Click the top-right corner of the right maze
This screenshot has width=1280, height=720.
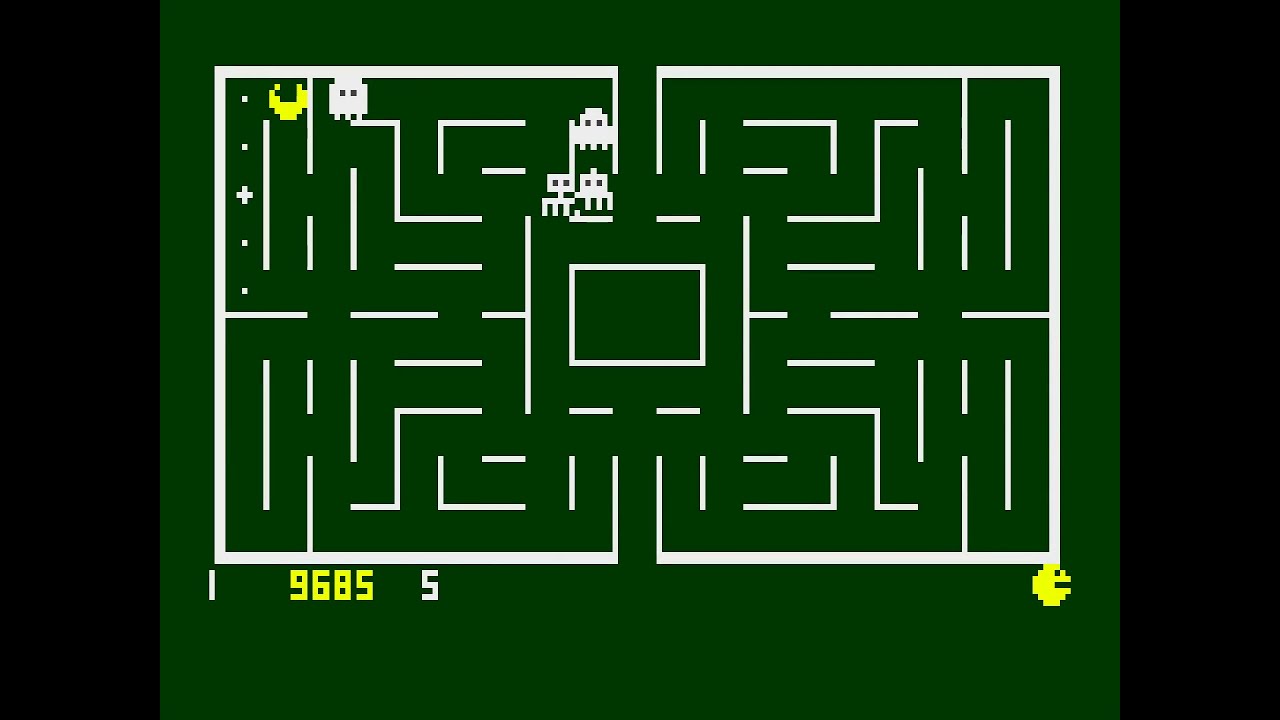coord(1056,68)
